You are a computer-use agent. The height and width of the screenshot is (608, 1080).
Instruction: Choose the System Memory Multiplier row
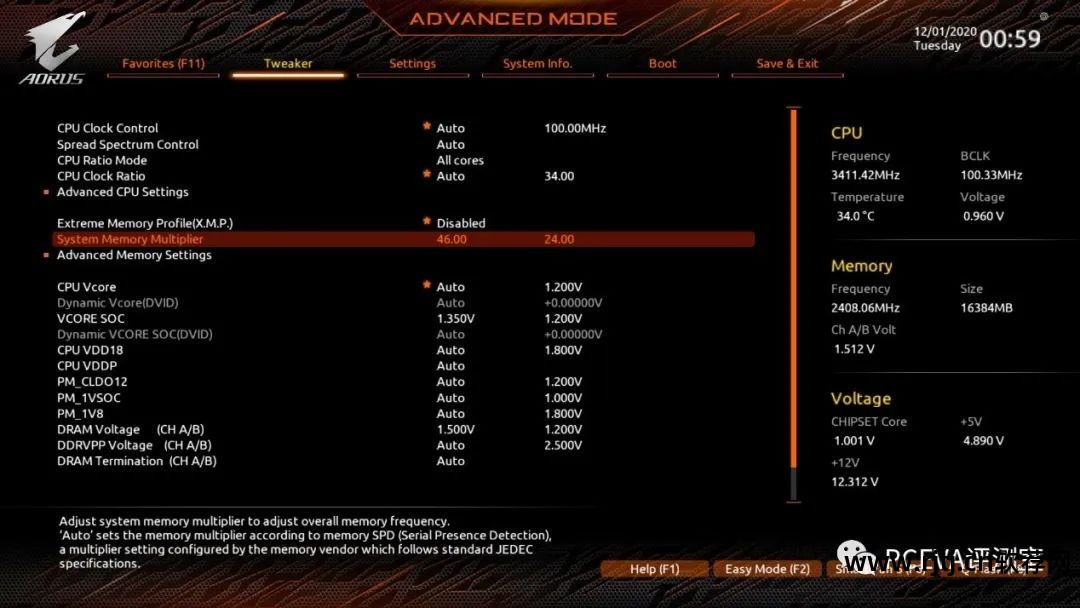pos(130,239)
